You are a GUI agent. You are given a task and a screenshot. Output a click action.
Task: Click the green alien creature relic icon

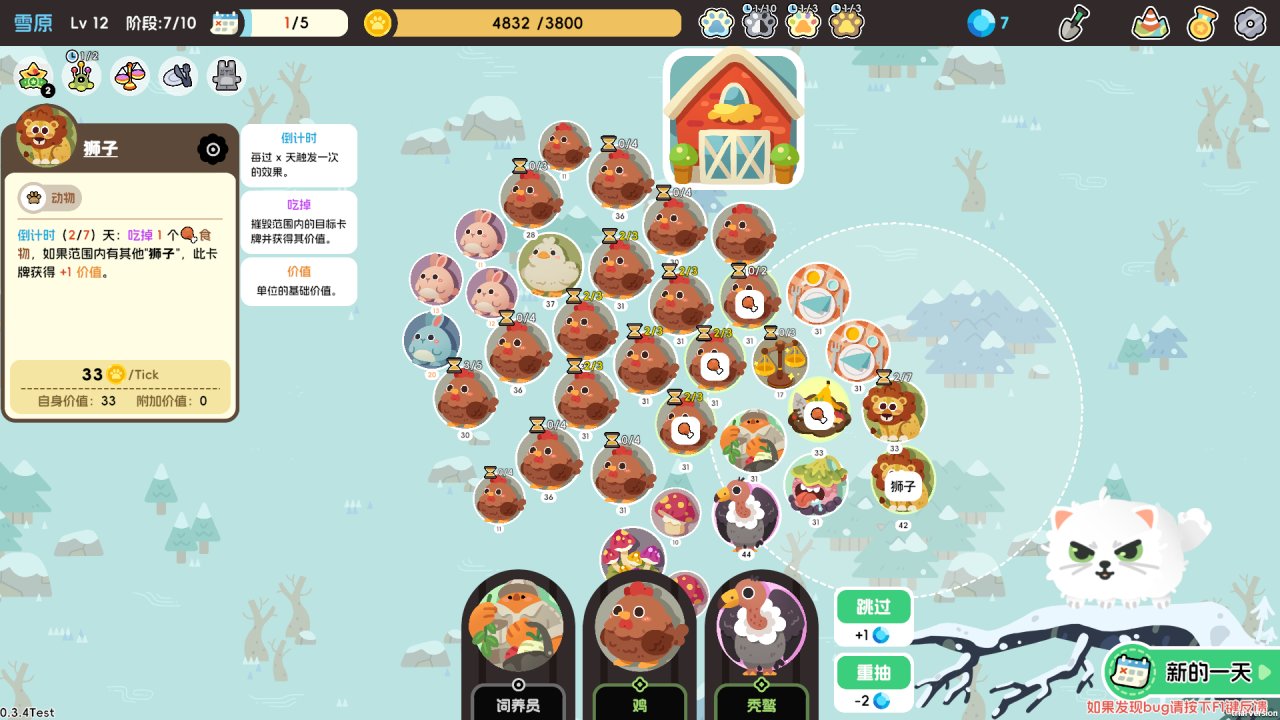pos(81,76)
